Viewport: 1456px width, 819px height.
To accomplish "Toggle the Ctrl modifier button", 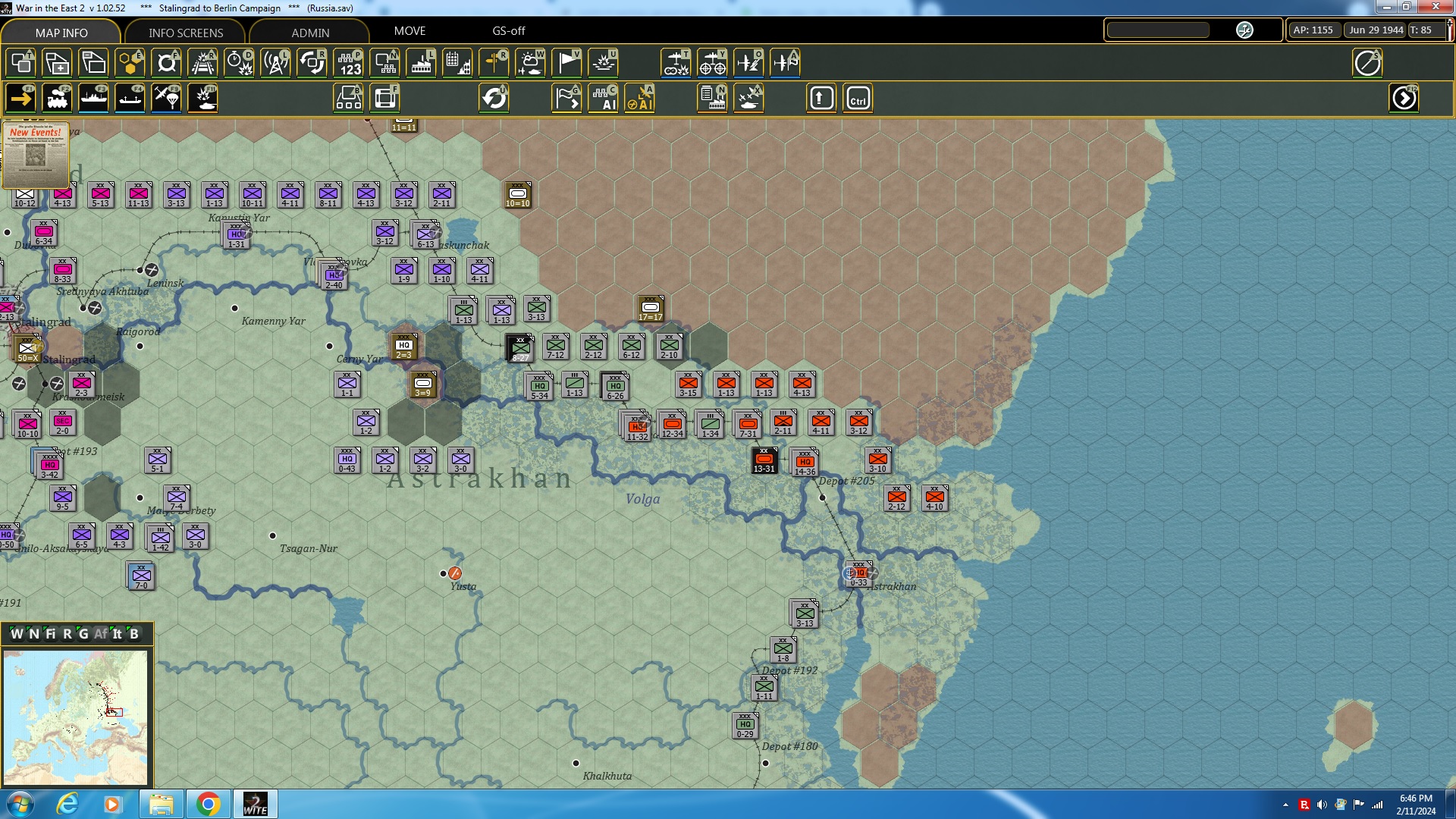I will (x=858, y=98).
